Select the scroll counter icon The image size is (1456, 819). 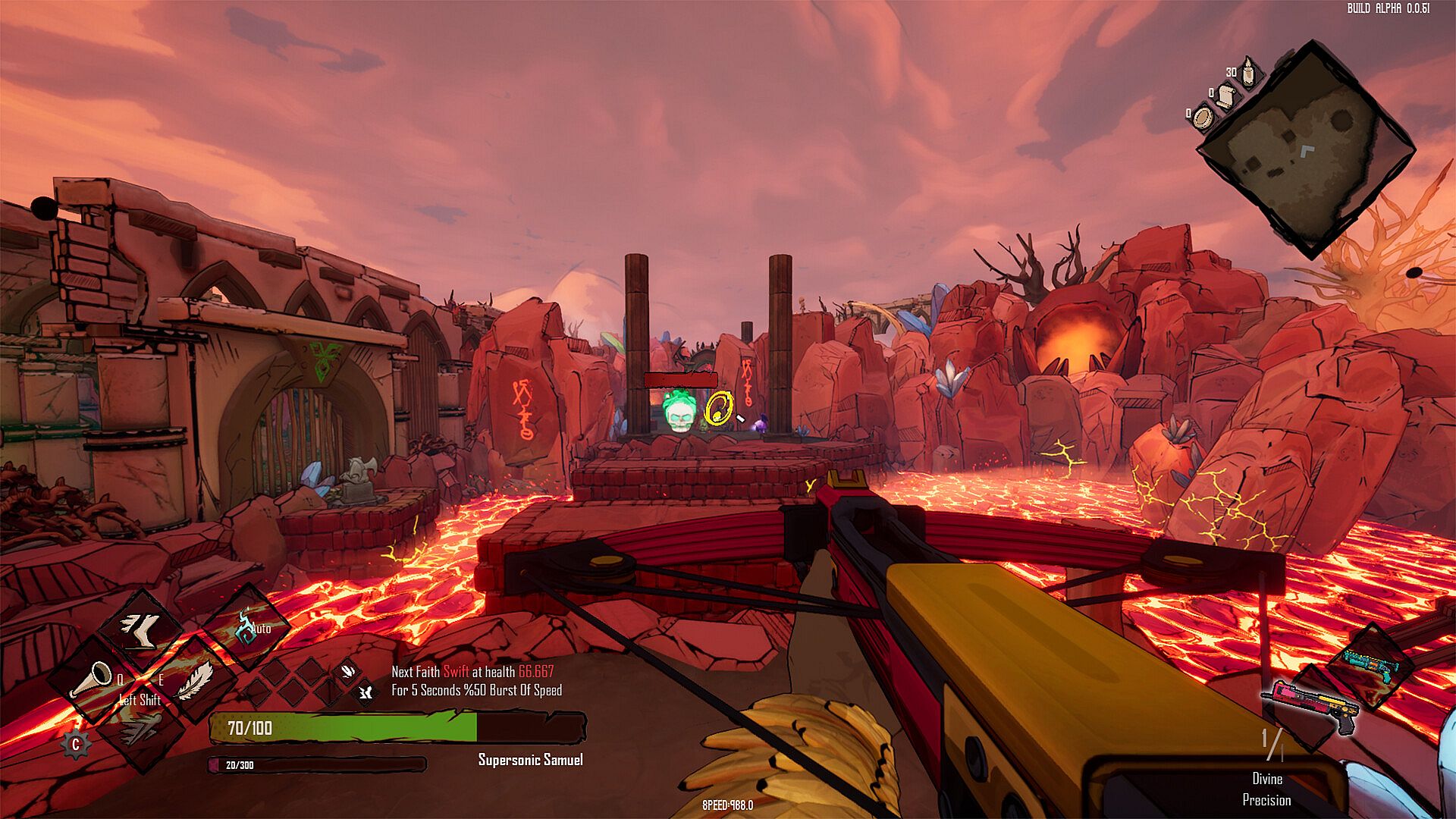[x=1225, y=96]
